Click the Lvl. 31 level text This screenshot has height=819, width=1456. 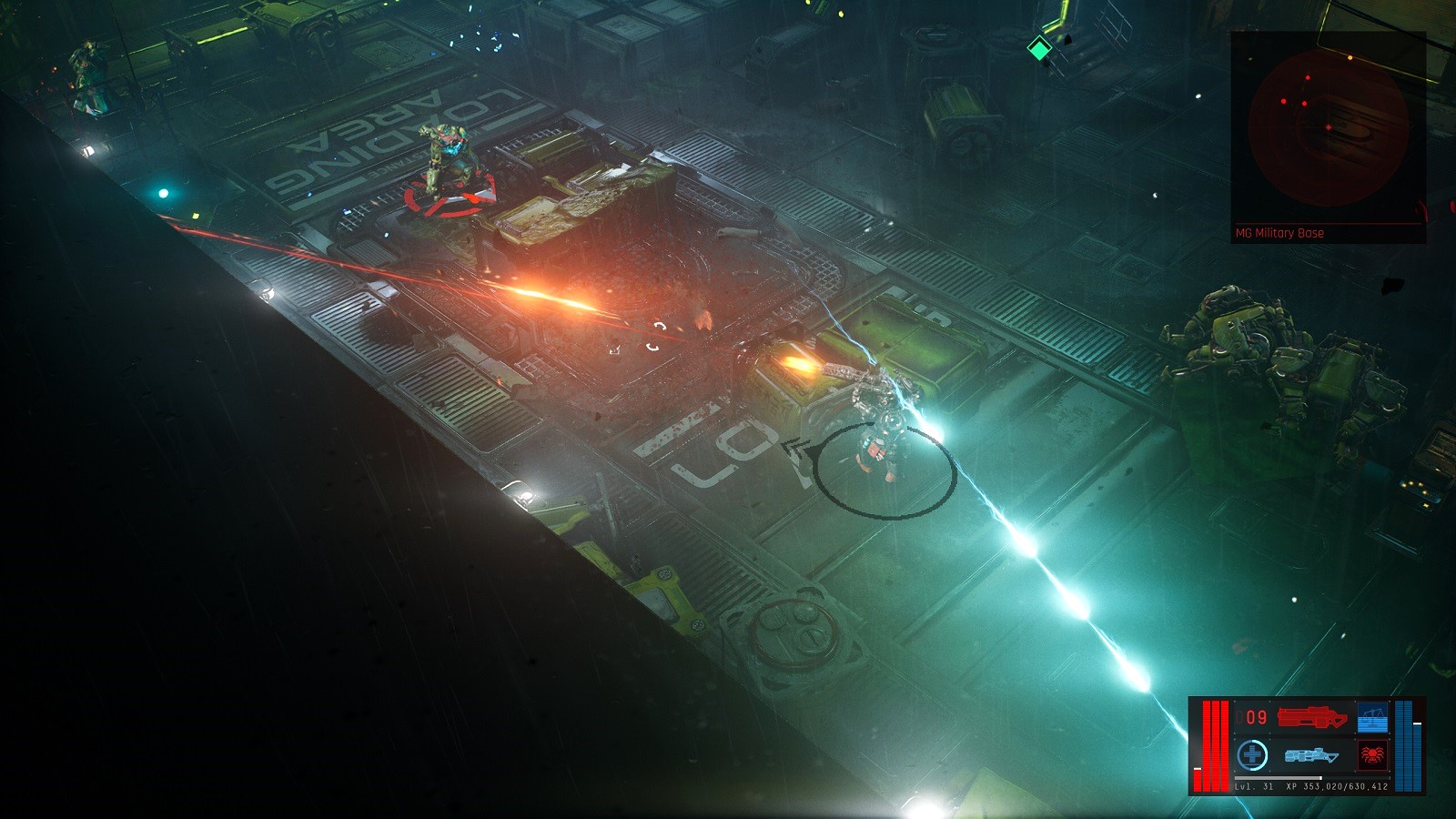click(x=1254, y=785)
